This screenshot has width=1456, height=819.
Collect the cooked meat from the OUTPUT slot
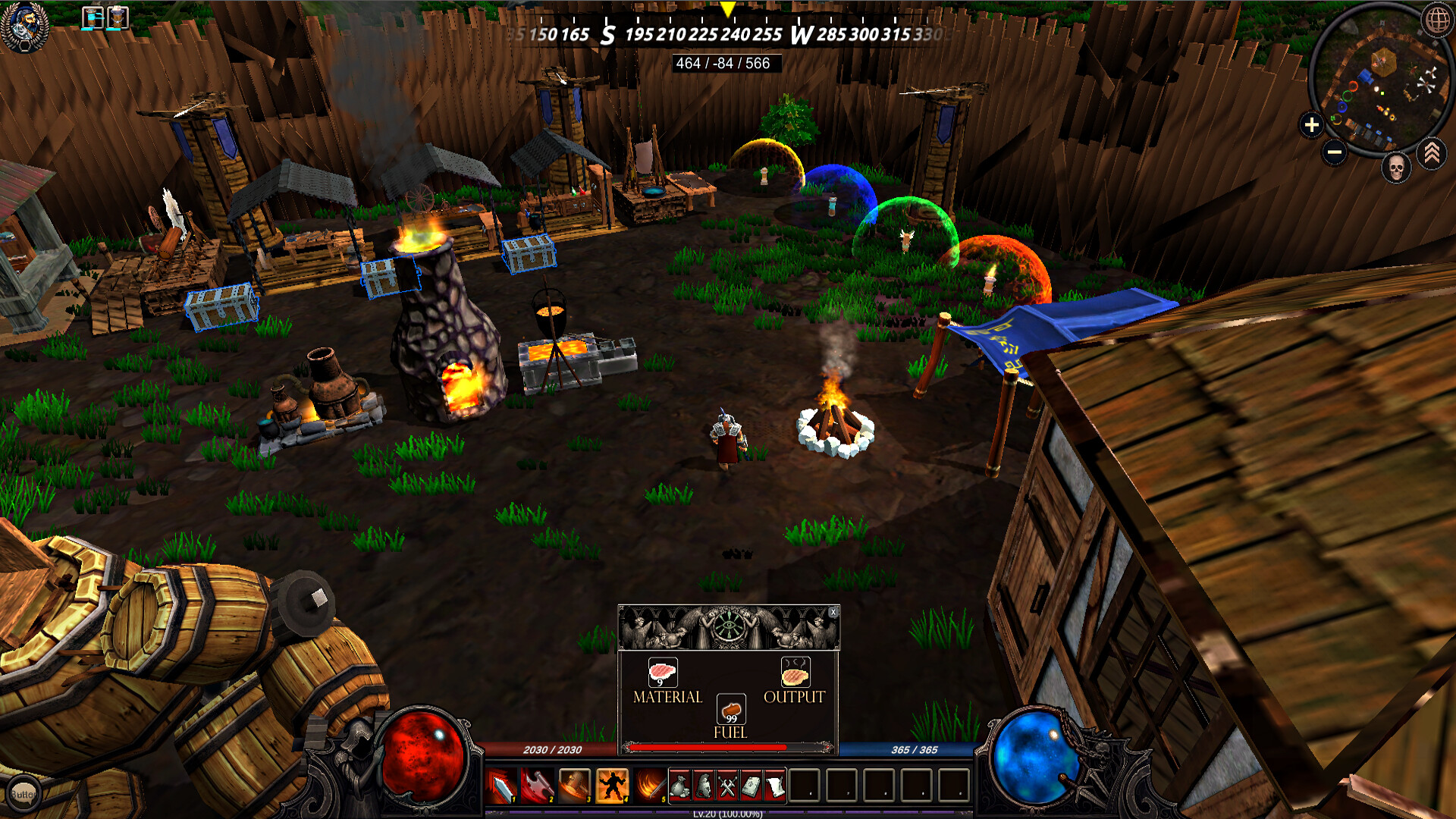click(x=795, y=673)
